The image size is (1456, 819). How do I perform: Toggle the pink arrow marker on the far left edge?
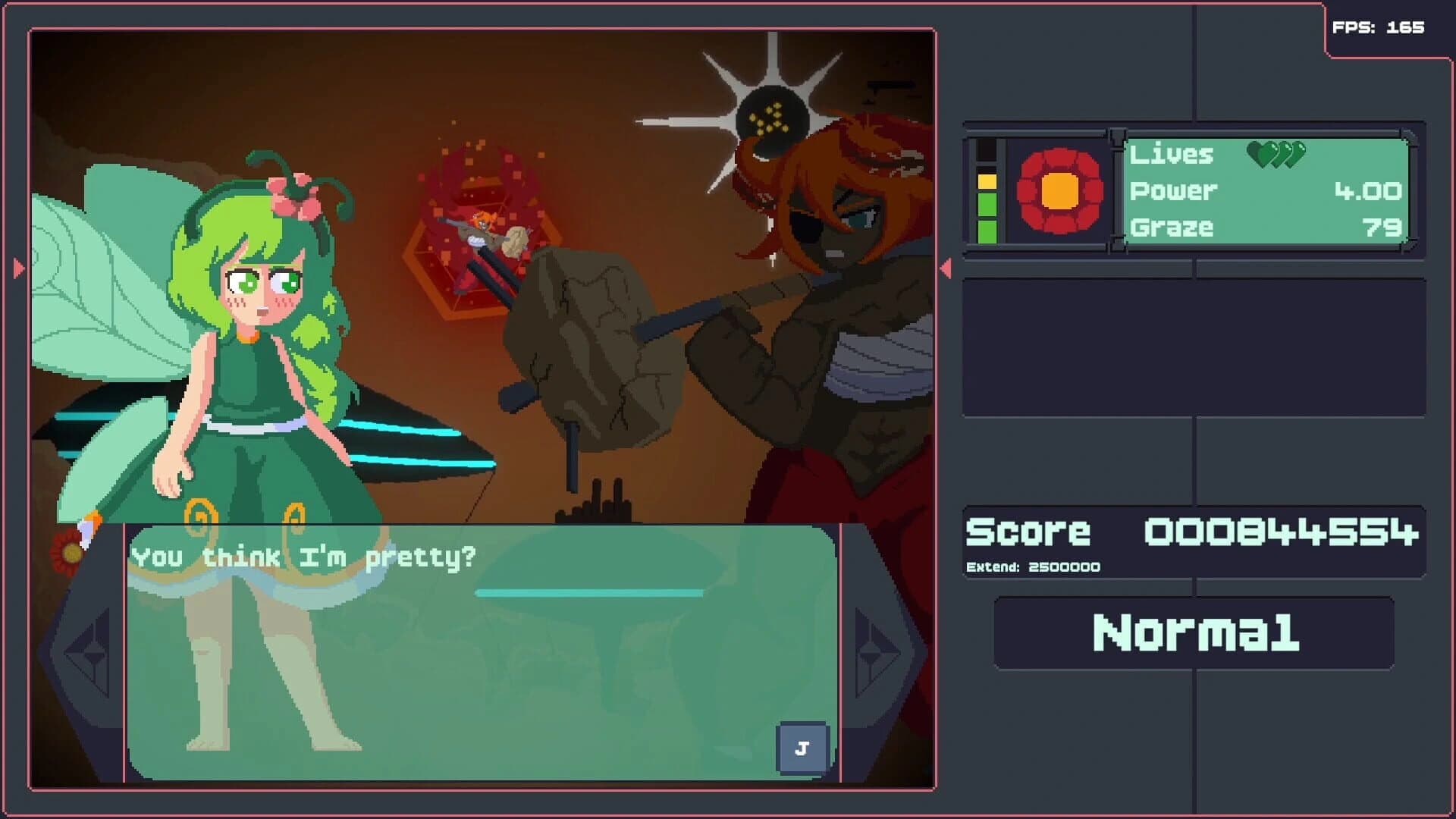(17, 265)
